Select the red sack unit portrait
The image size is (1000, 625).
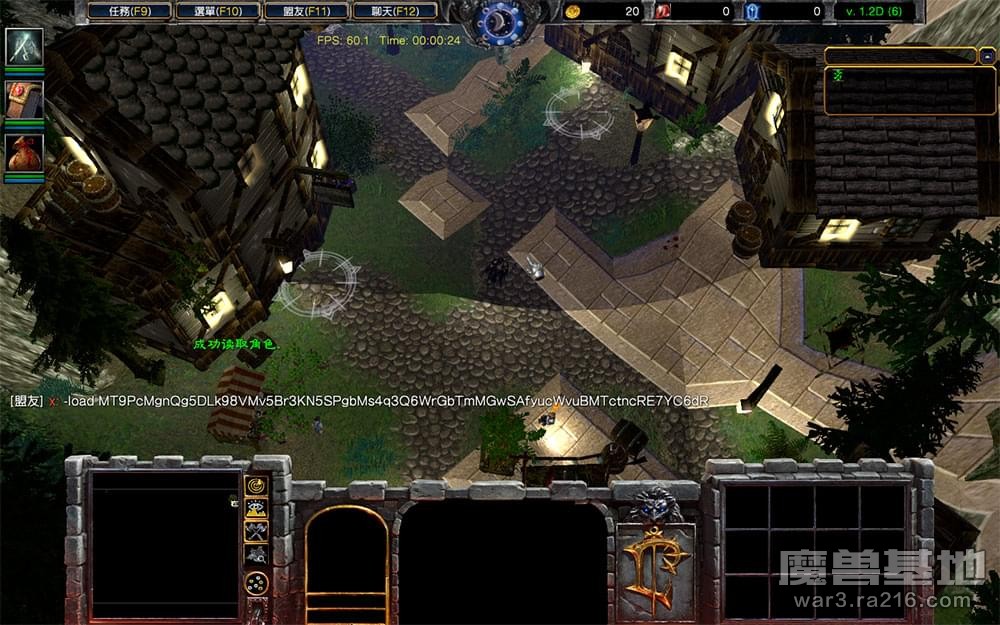24,152
